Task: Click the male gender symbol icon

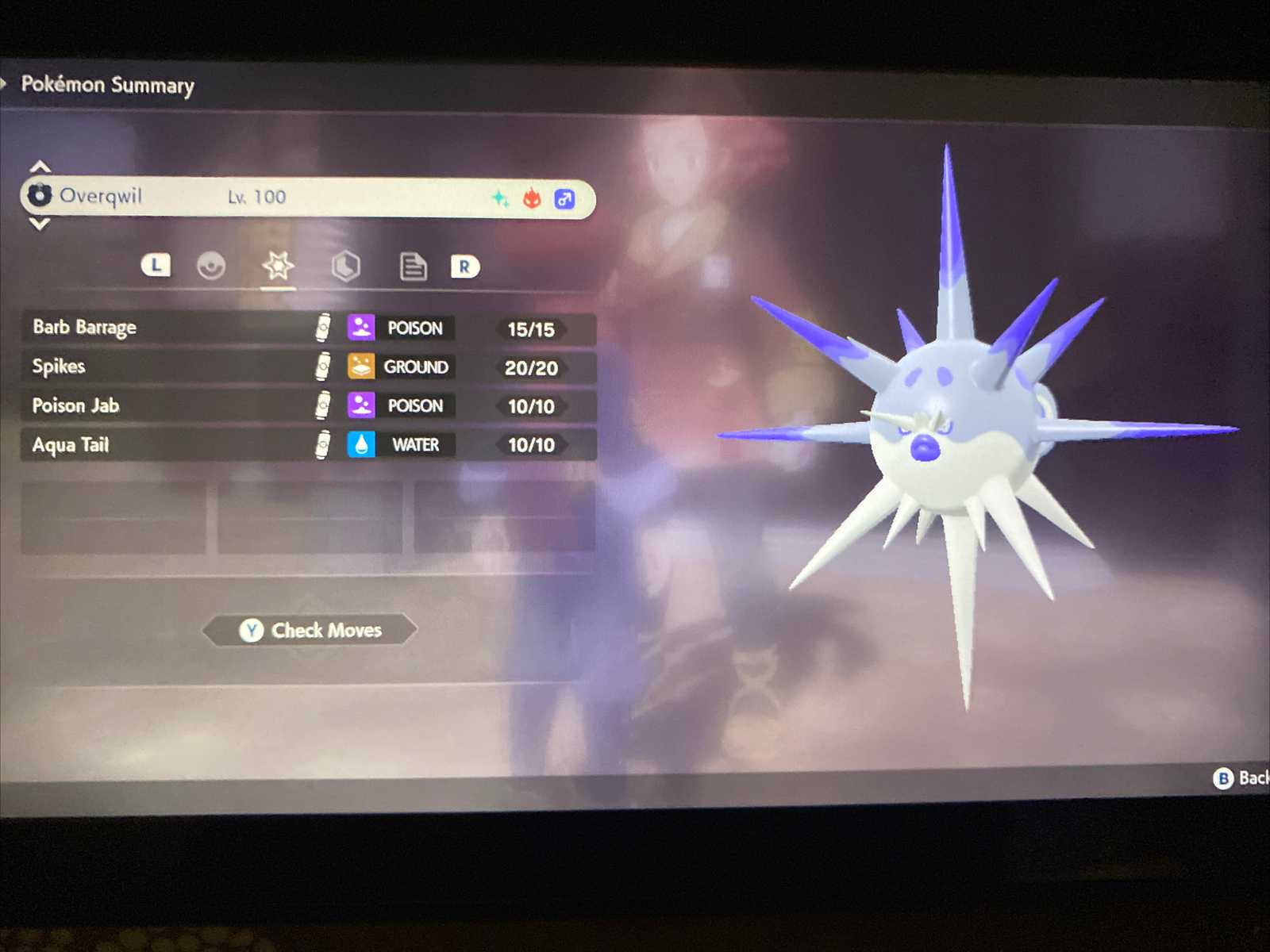Action: click(x=564, y=198)
